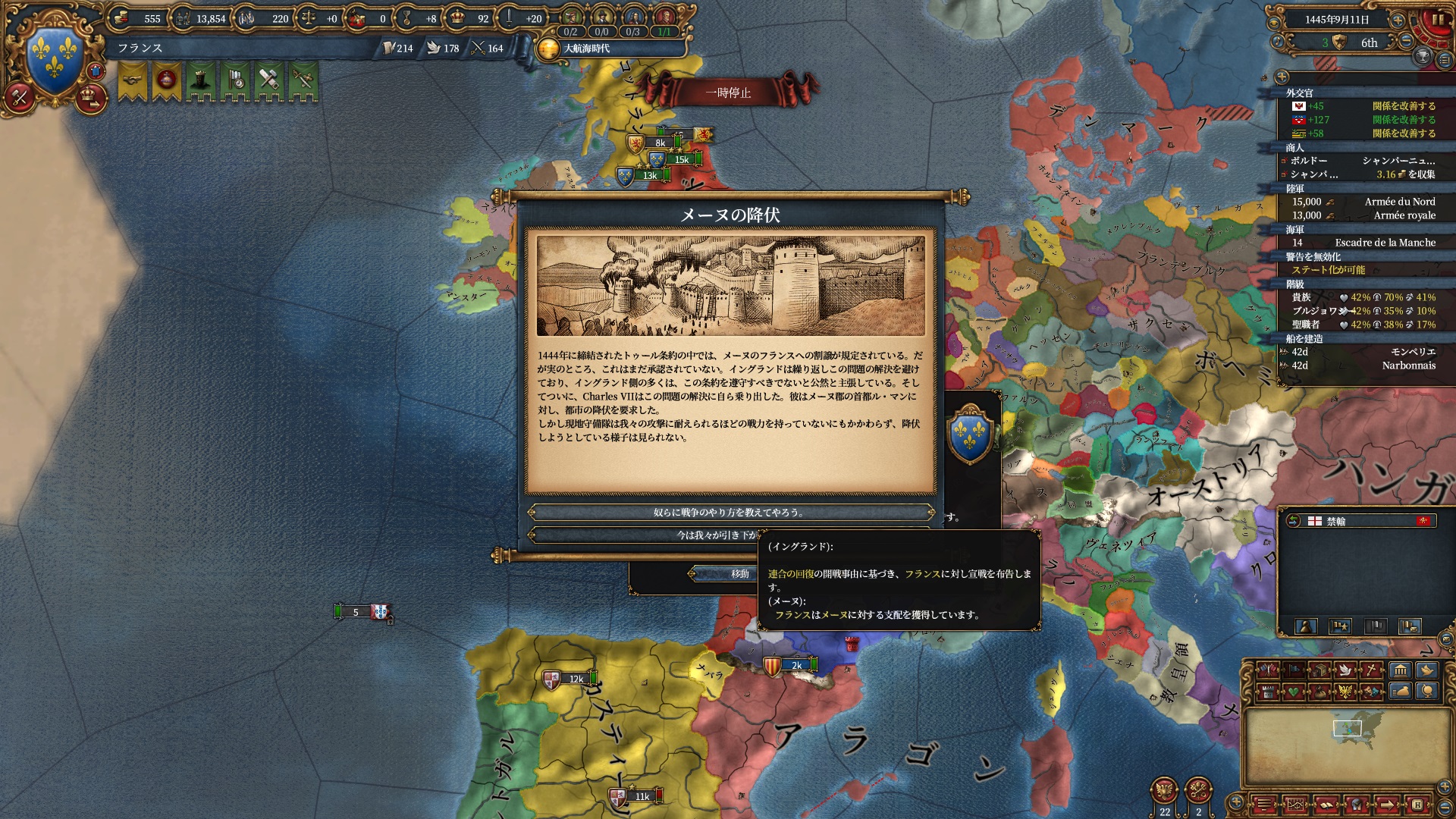Click the ステート化が可能 alert entry

click(x=1328, y=270)
